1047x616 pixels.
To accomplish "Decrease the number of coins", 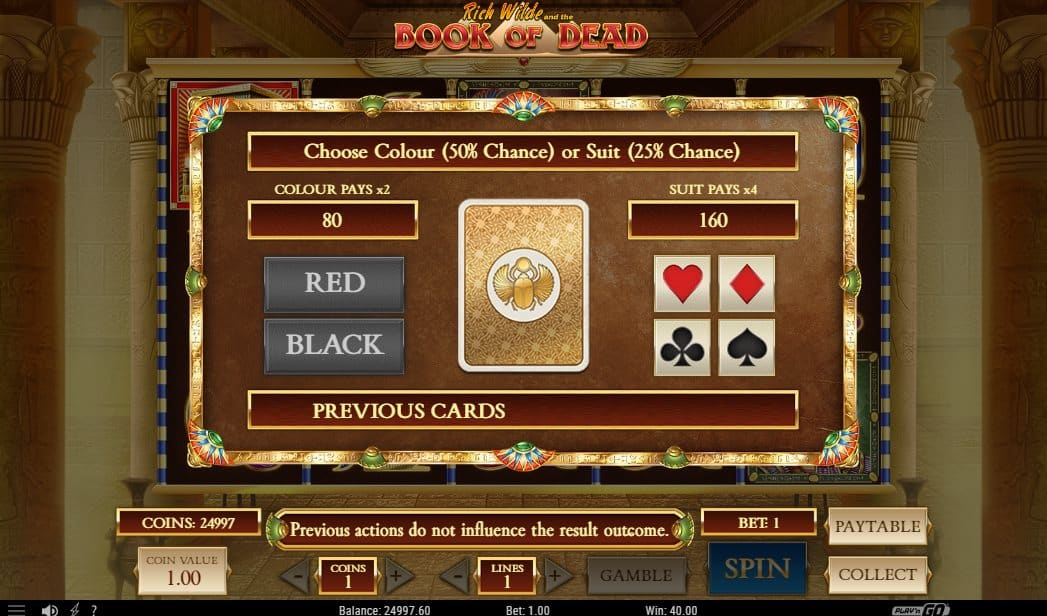I will [x=294, y=575].
